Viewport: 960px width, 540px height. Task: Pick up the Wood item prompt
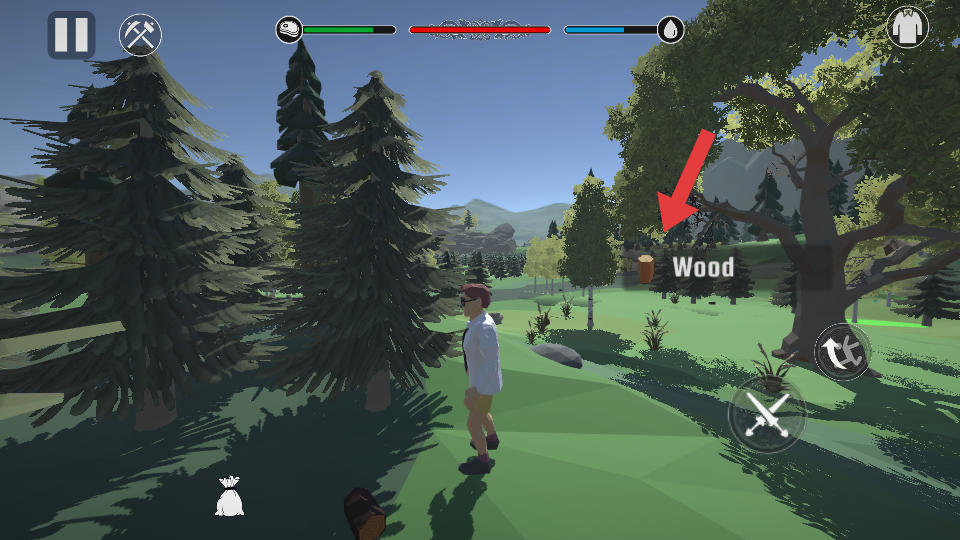point(690,267)
